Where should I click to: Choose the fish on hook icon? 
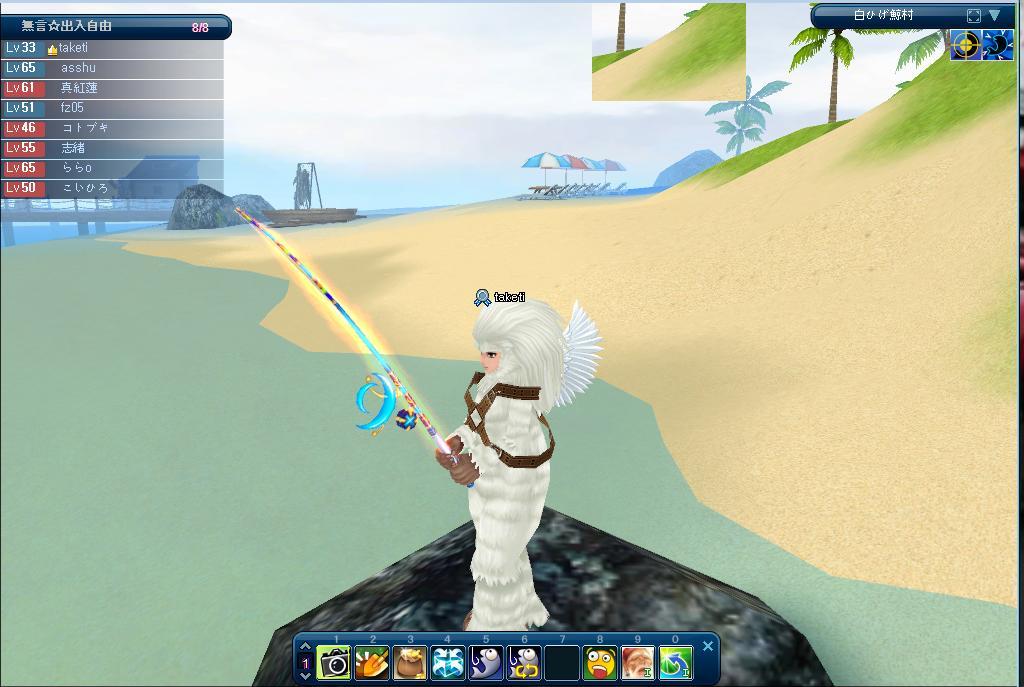486,663
